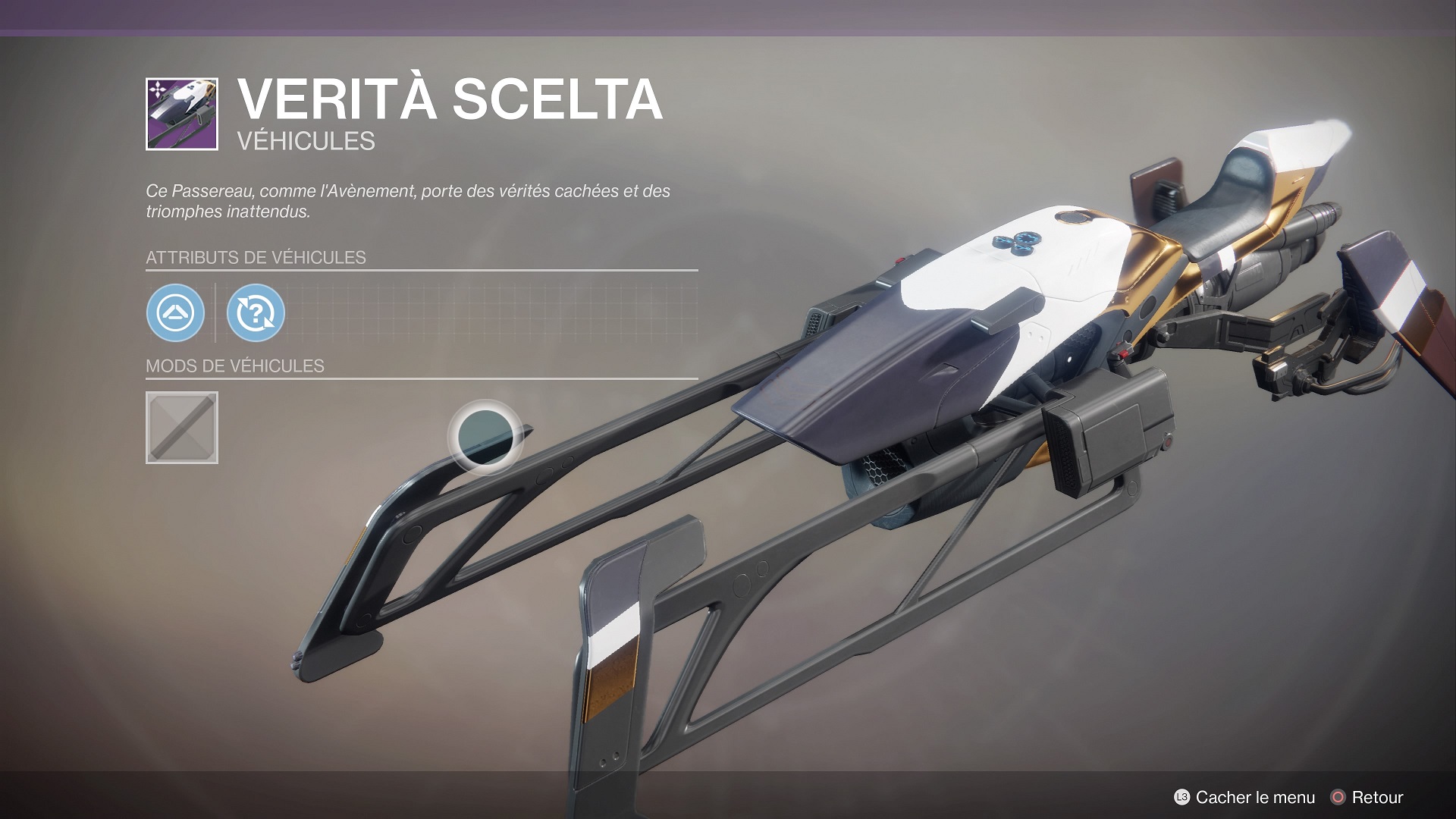Select the Verità Scelta item thumbnail
This screenshot has height=819, width=1456.
point(182,114)
